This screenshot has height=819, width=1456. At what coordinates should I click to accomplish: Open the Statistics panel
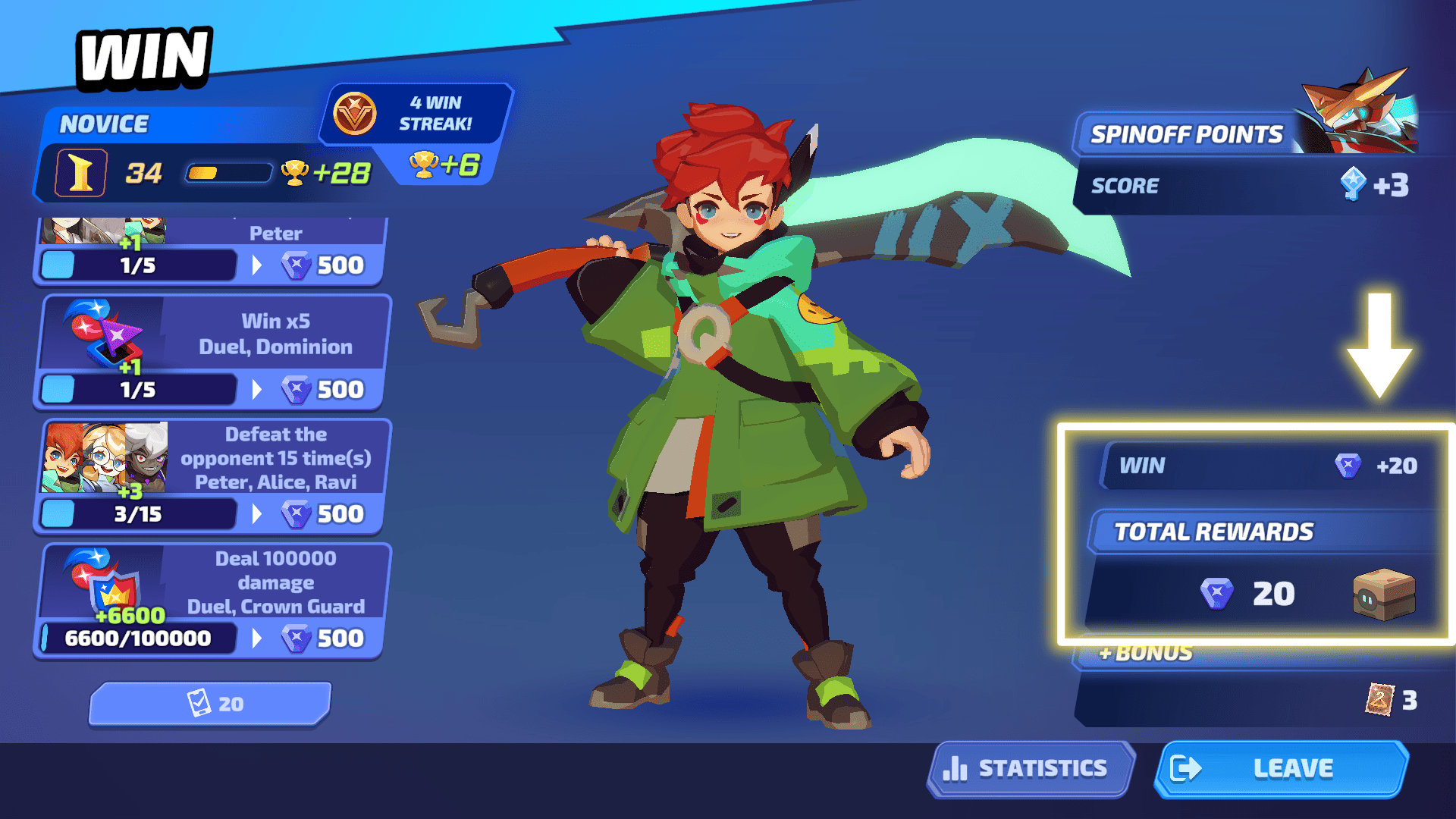(1030, 769)
